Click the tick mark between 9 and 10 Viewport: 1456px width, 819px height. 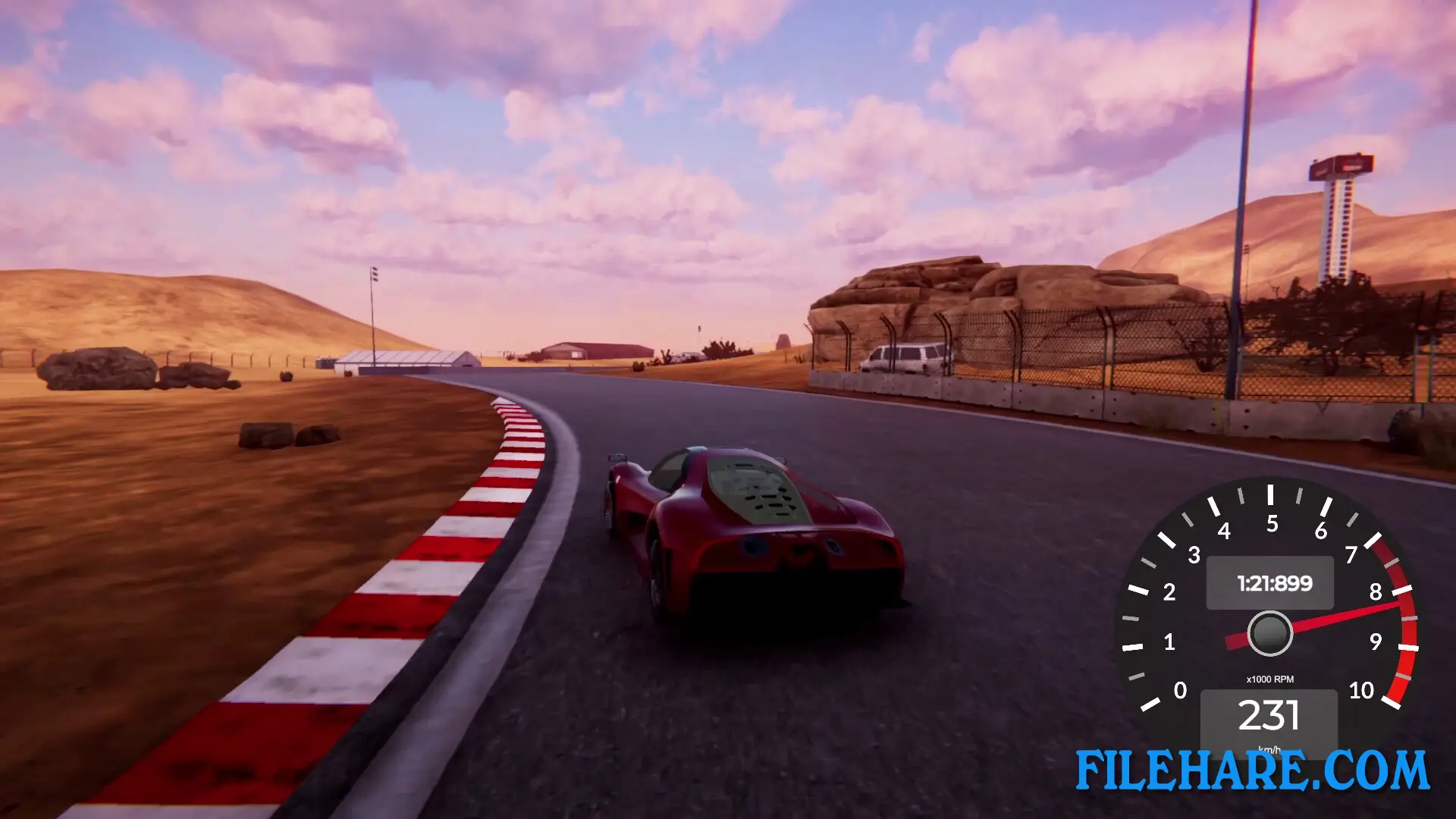coord(1403,675)
